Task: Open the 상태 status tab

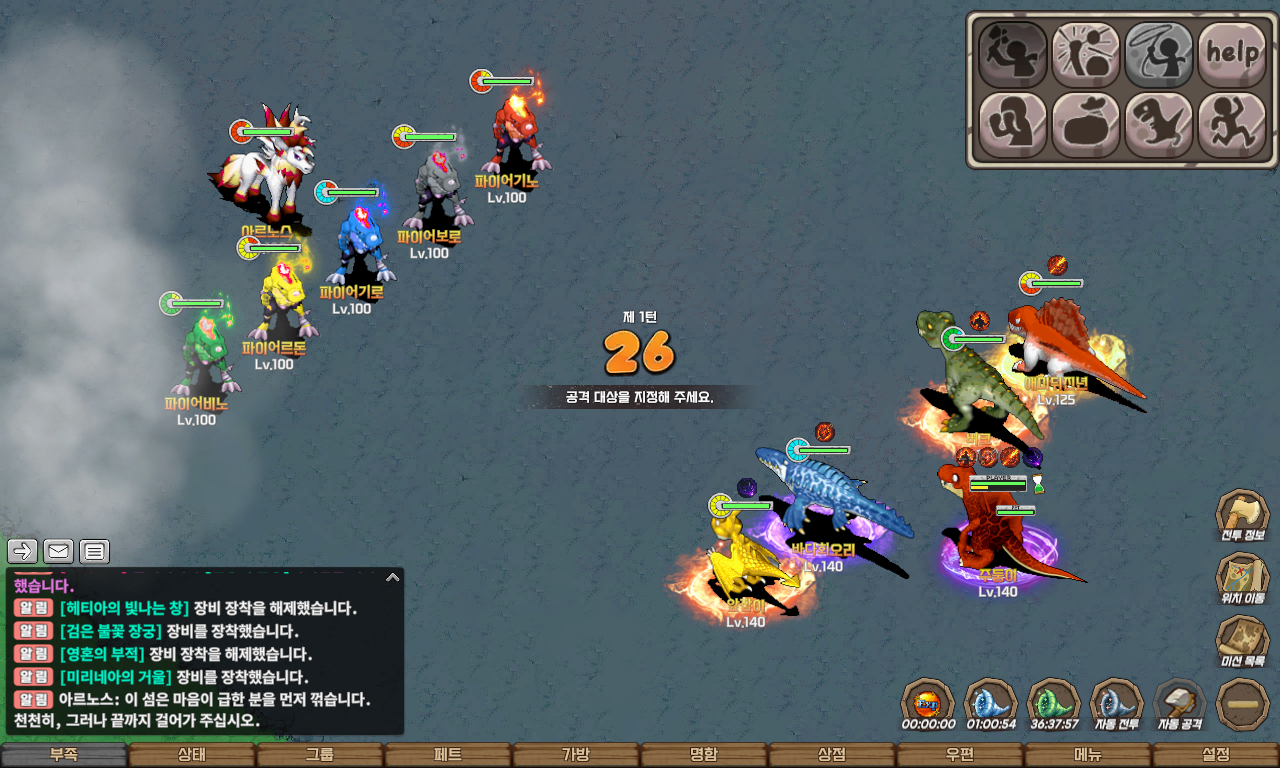Action: point(192,755)
